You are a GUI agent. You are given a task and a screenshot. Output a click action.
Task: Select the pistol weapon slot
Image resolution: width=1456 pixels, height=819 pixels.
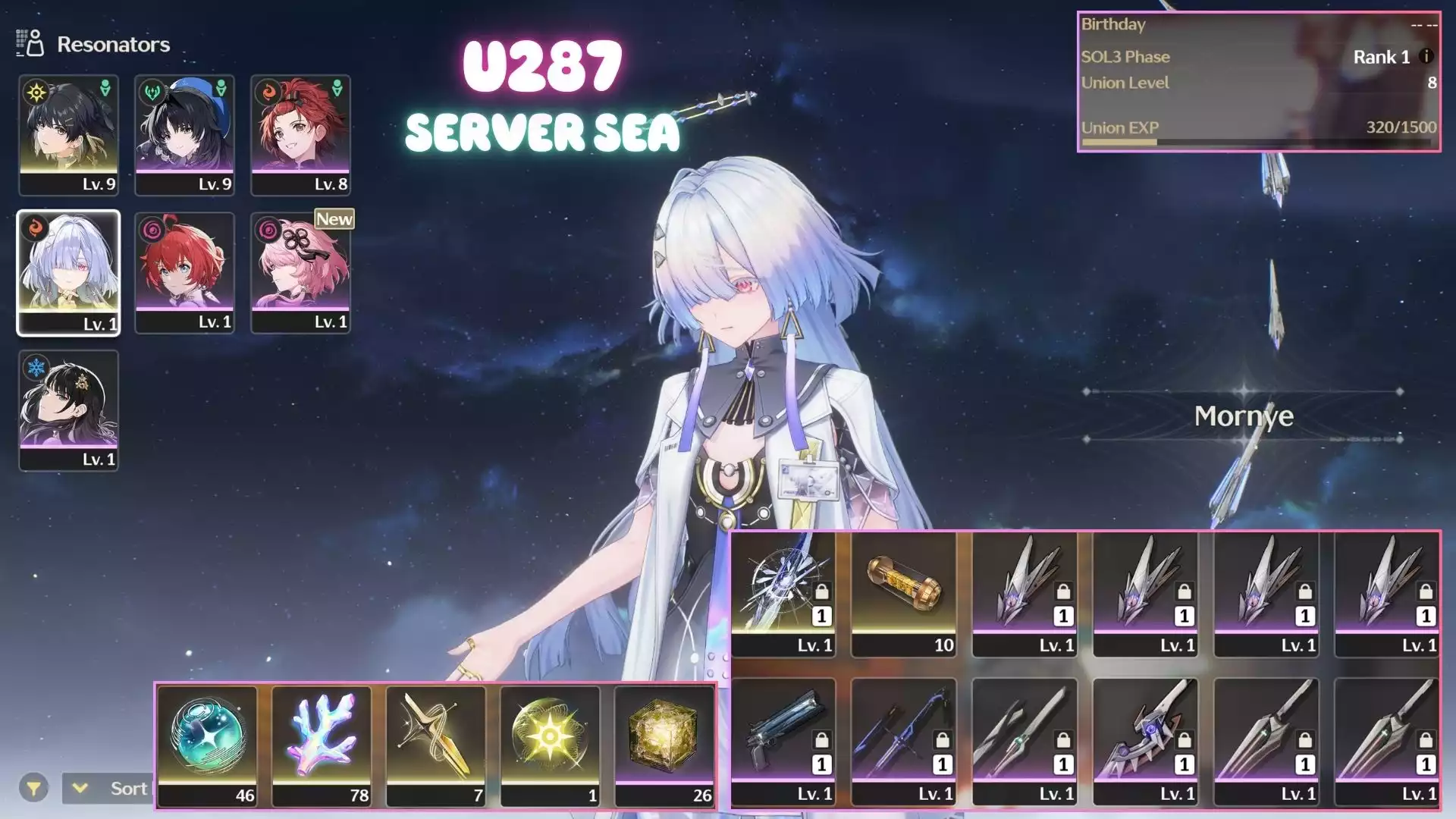[783, 742]
